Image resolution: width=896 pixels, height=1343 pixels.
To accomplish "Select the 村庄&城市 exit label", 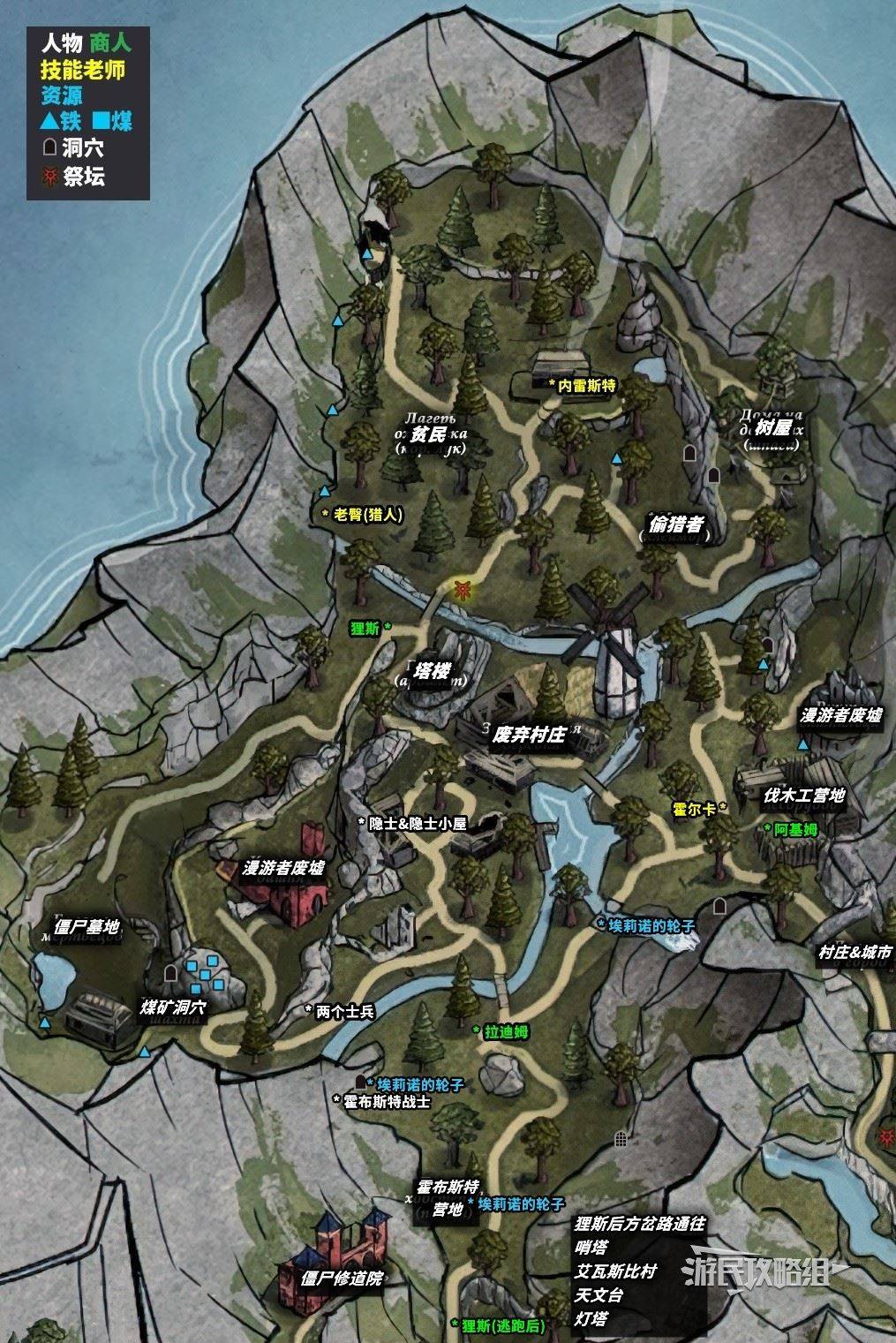I will (855, 953).
